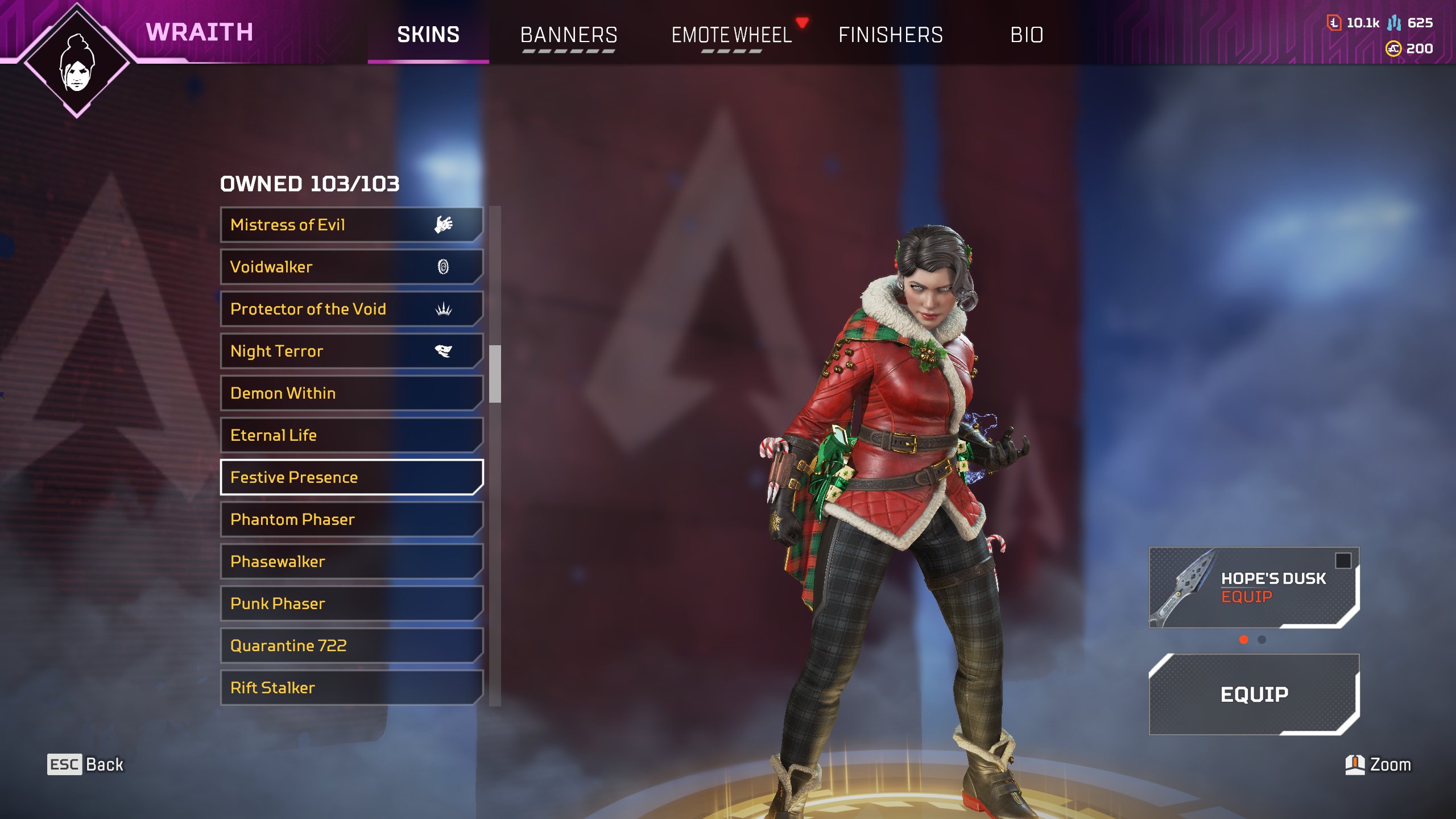Switch to the Banners tab
The height and width of the screenshot is (819, 1456).
click(568, 35)
